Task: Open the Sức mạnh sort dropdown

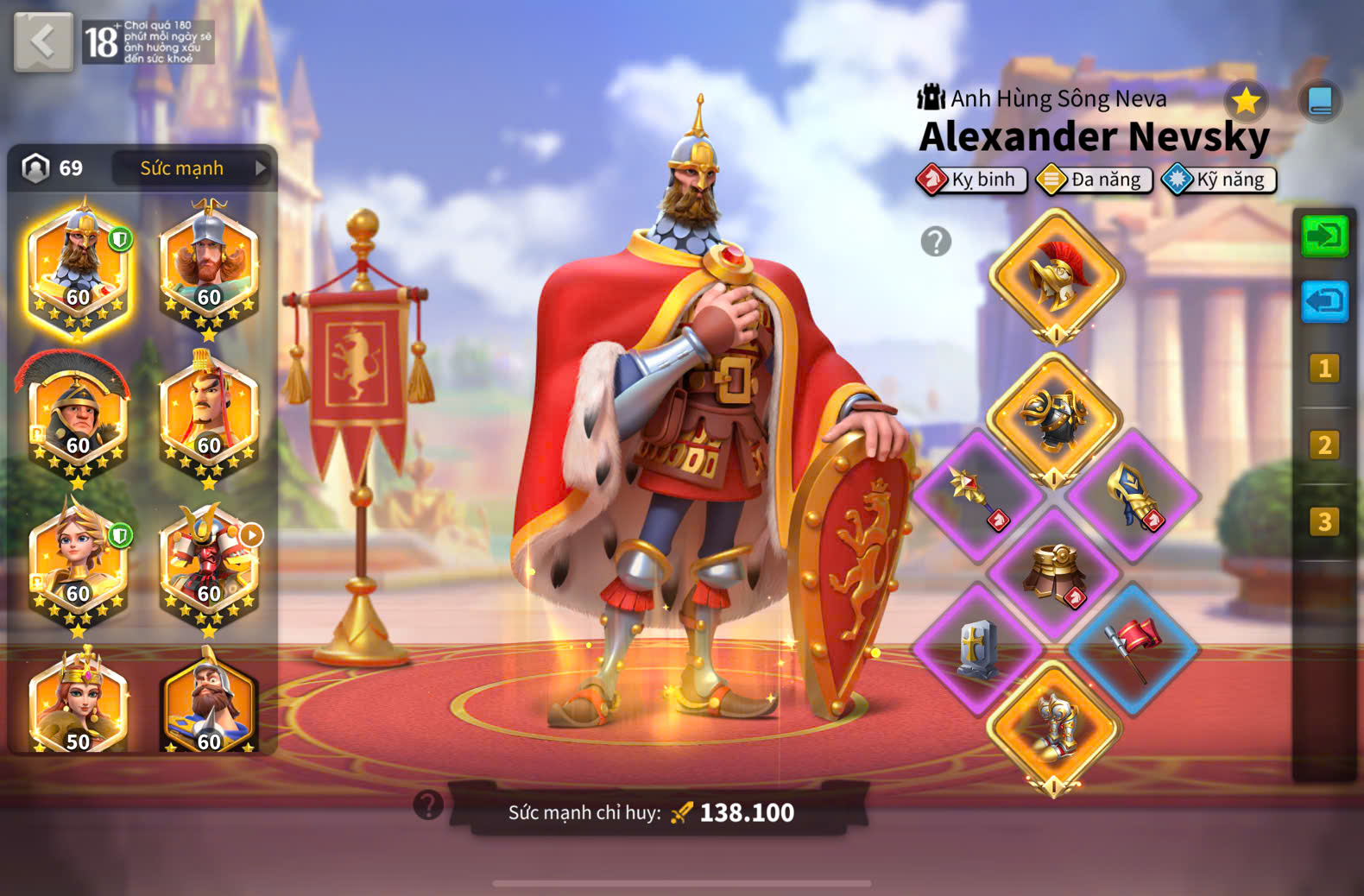Action: pyautogui.click(x=193, y=168)
